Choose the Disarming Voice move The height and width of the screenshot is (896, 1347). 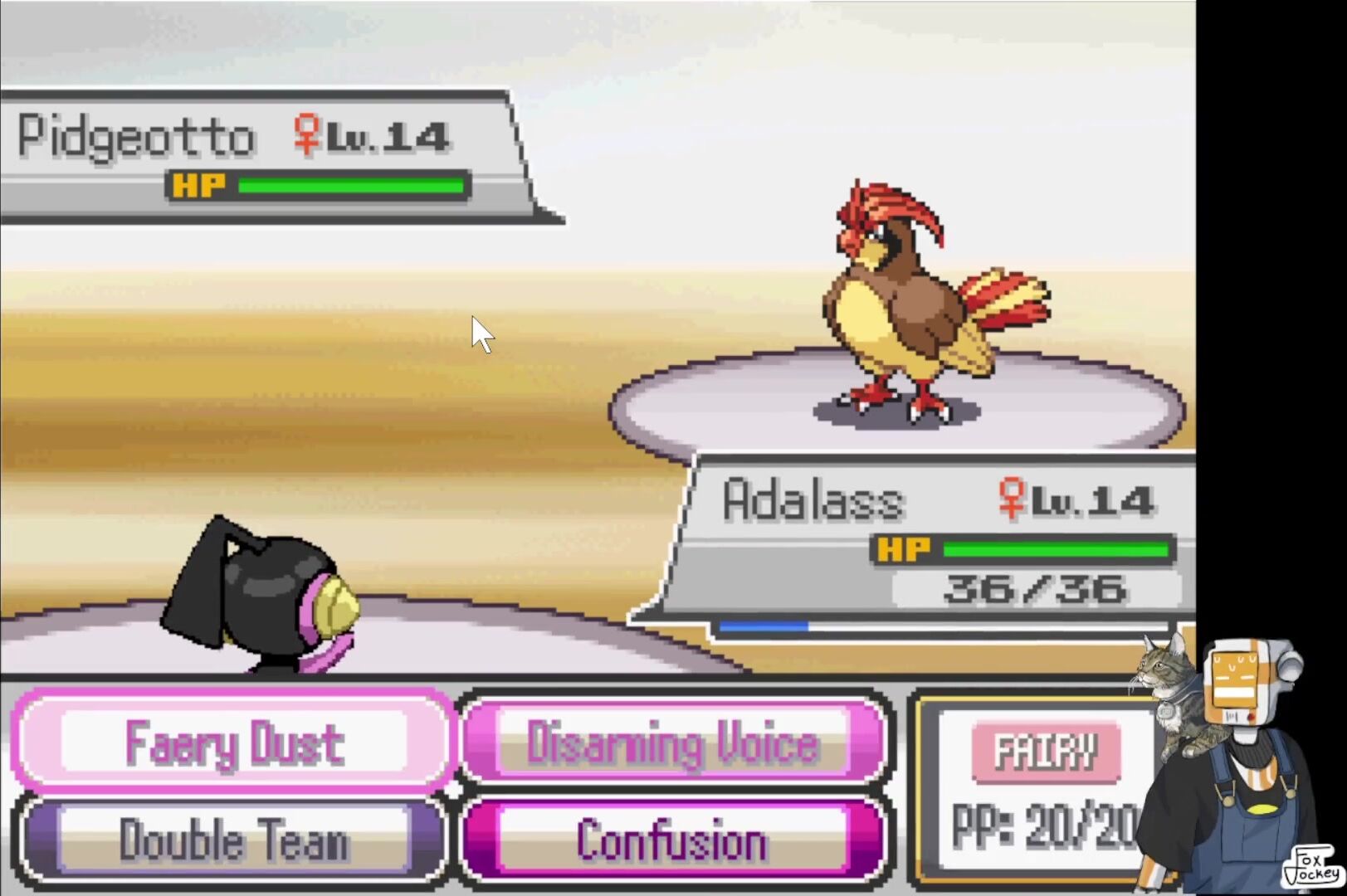point(673,741)
